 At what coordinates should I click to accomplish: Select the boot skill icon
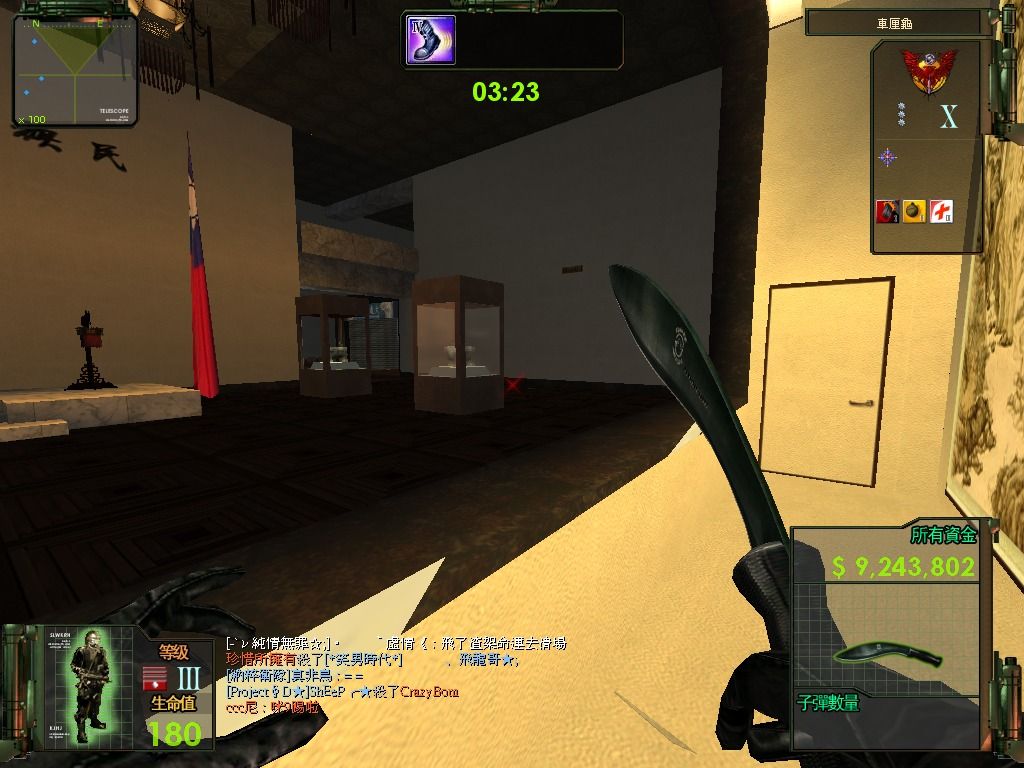coord(431,40)
